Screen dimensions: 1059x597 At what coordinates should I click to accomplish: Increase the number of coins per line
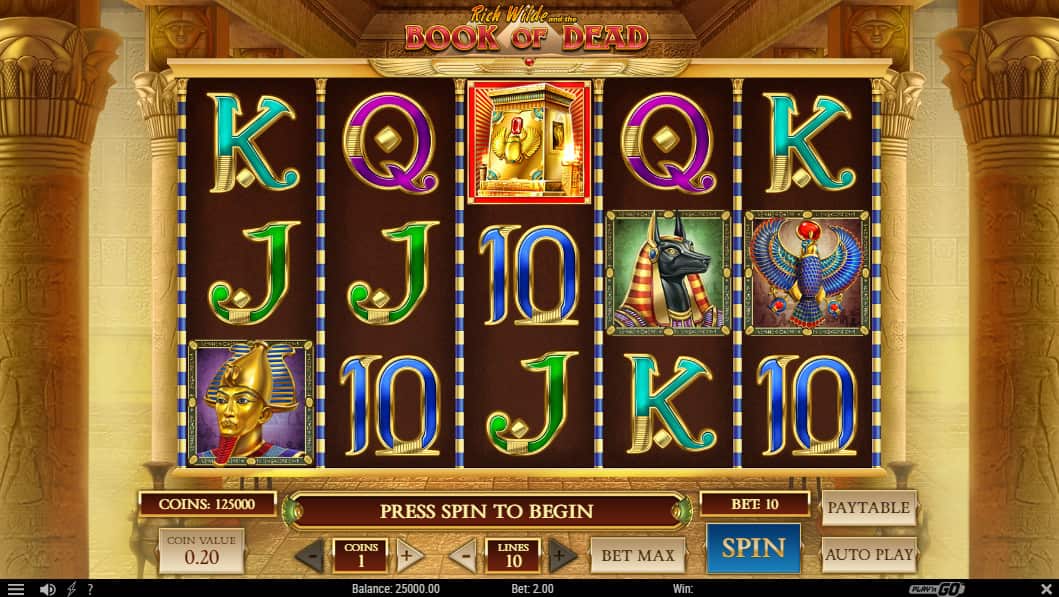(409, 555)
